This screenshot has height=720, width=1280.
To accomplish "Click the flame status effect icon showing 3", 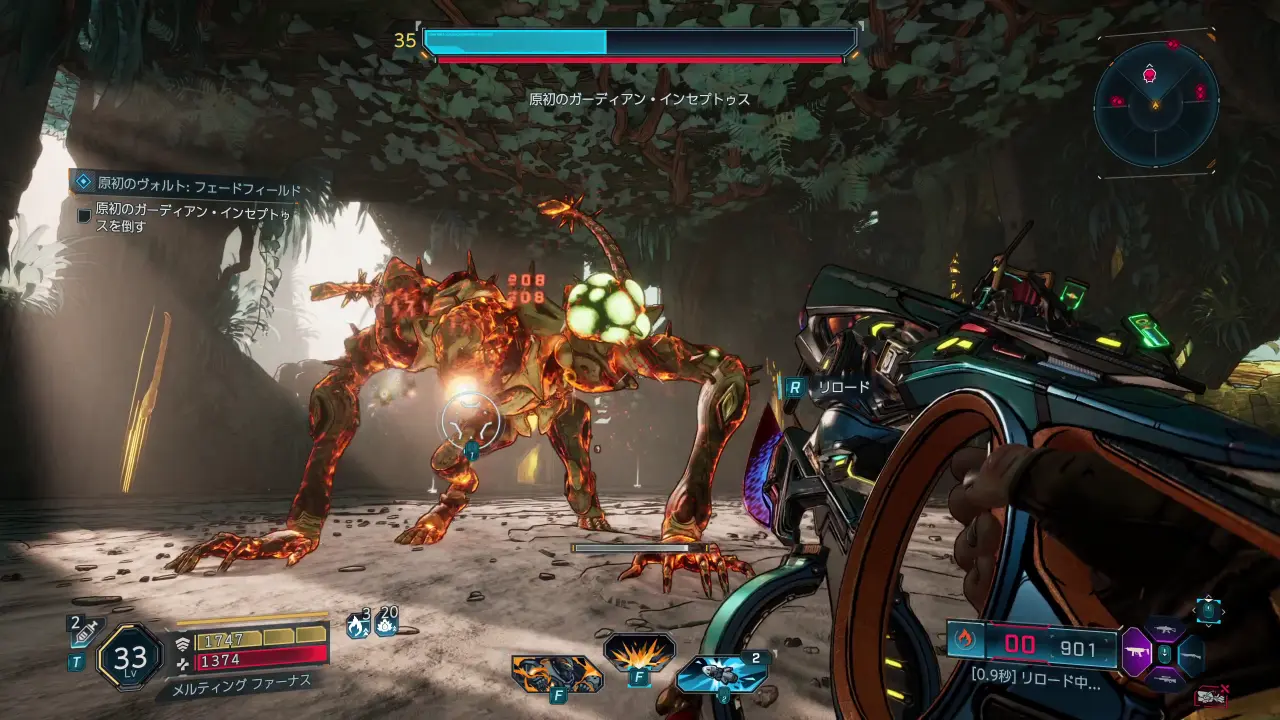I will [357, 625].
